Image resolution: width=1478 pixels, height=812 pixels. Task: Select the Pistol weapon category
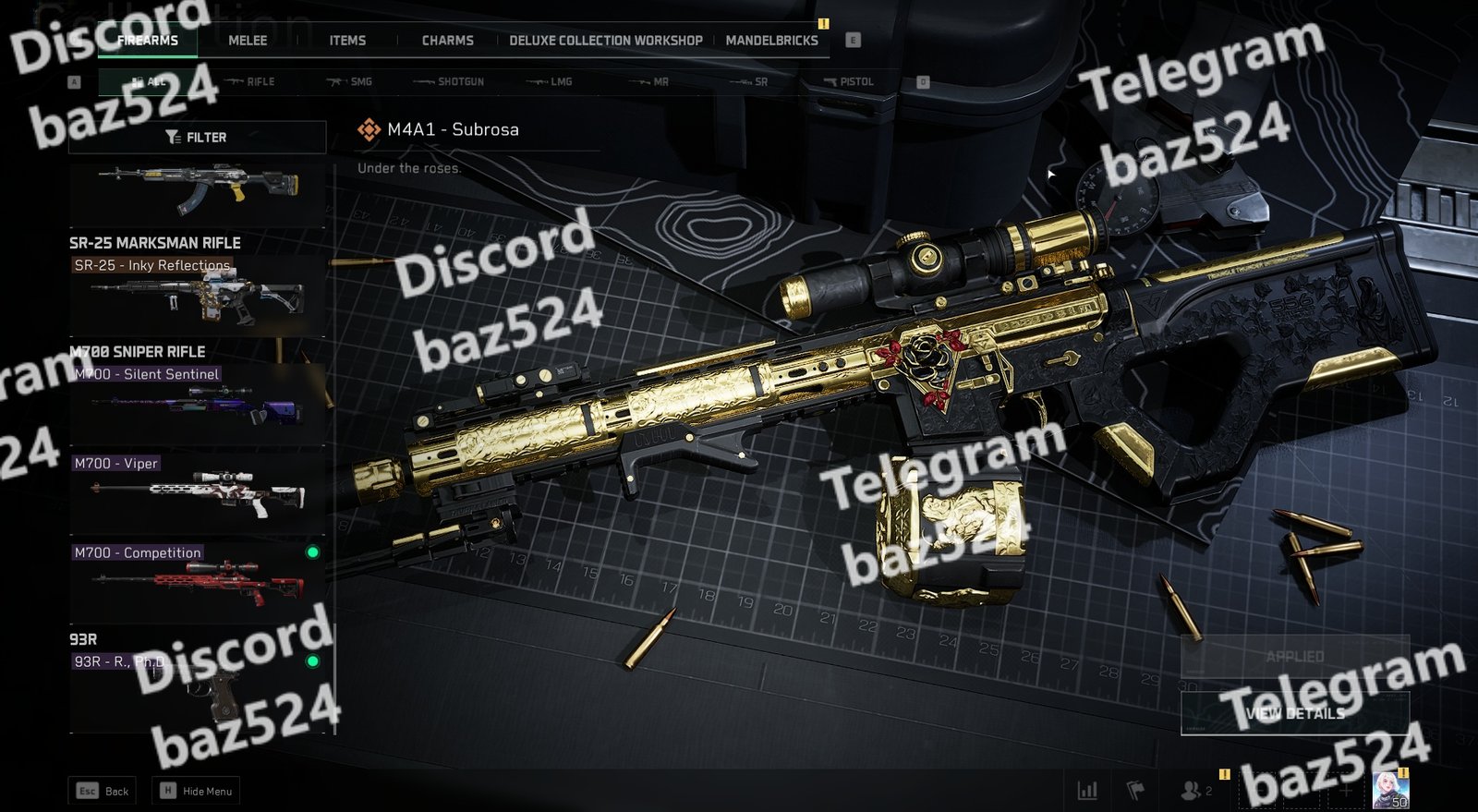pos(848,82)
